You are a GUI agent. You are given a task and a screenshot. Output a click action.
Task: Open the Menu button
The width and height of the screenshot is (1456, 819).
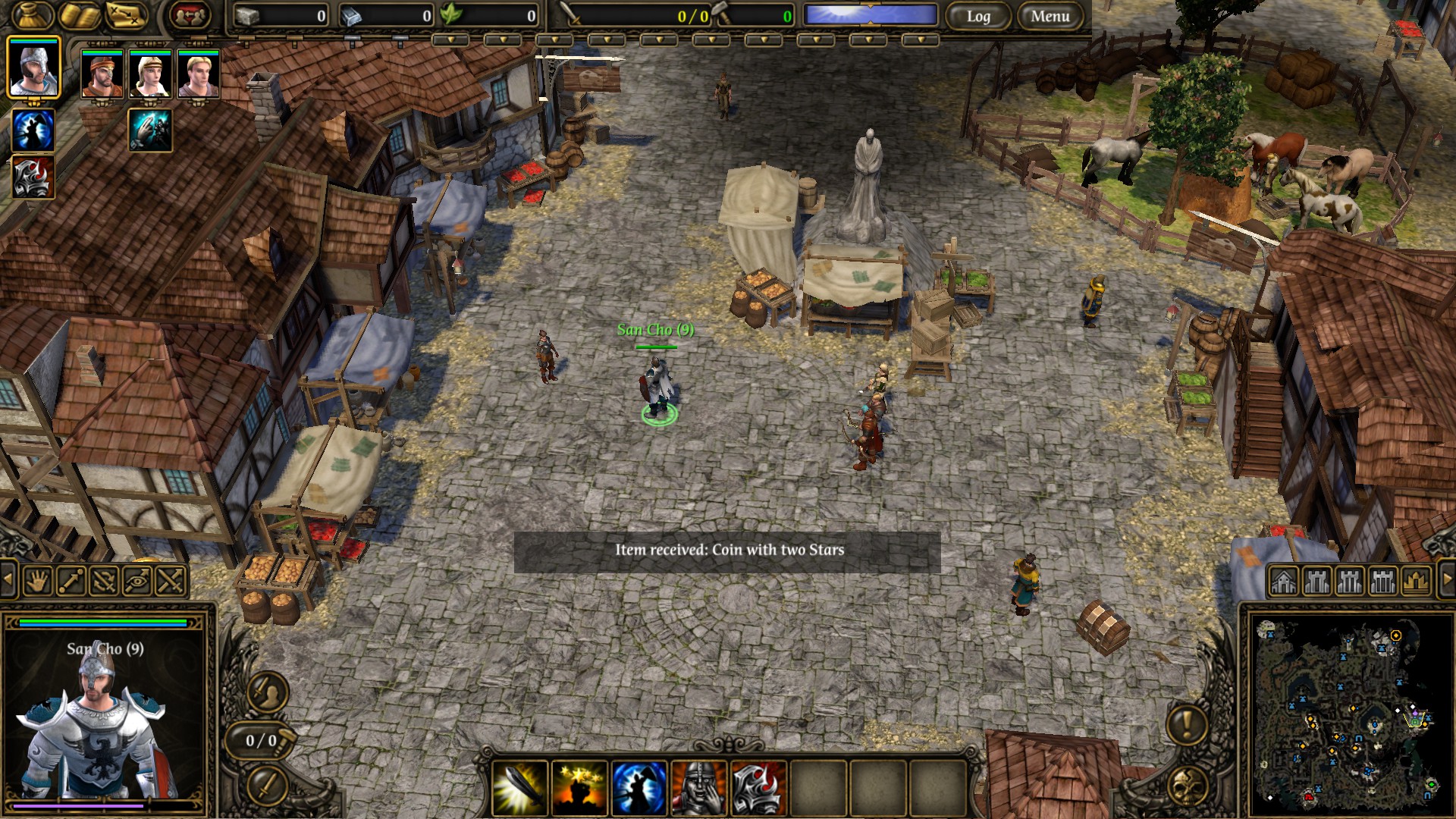pyautogui.click(x=1050, y=16)
